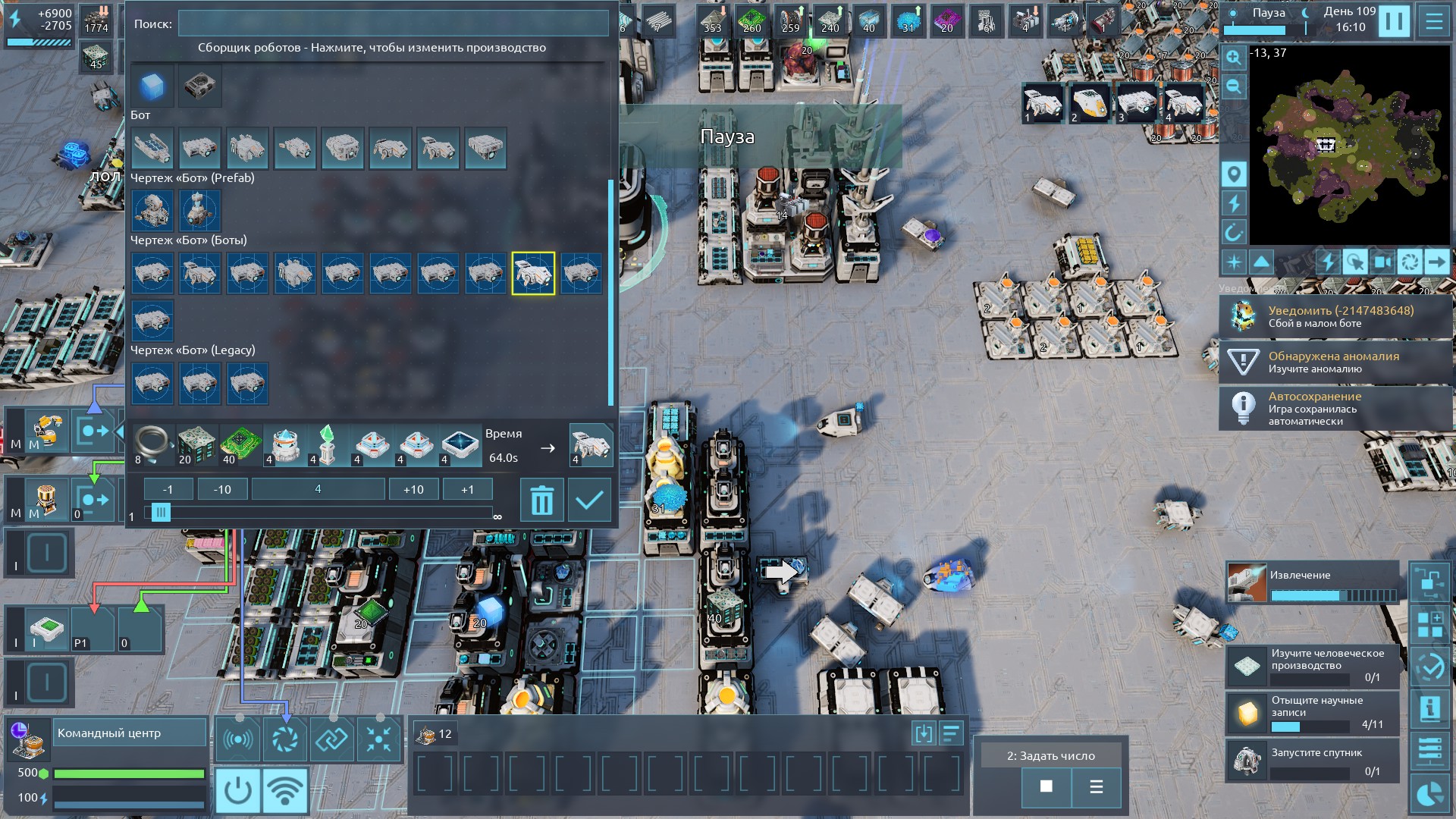Toggle the wifi signal button
The width and height of the screenshot is (1456, 819).
(x=284, y=789)
